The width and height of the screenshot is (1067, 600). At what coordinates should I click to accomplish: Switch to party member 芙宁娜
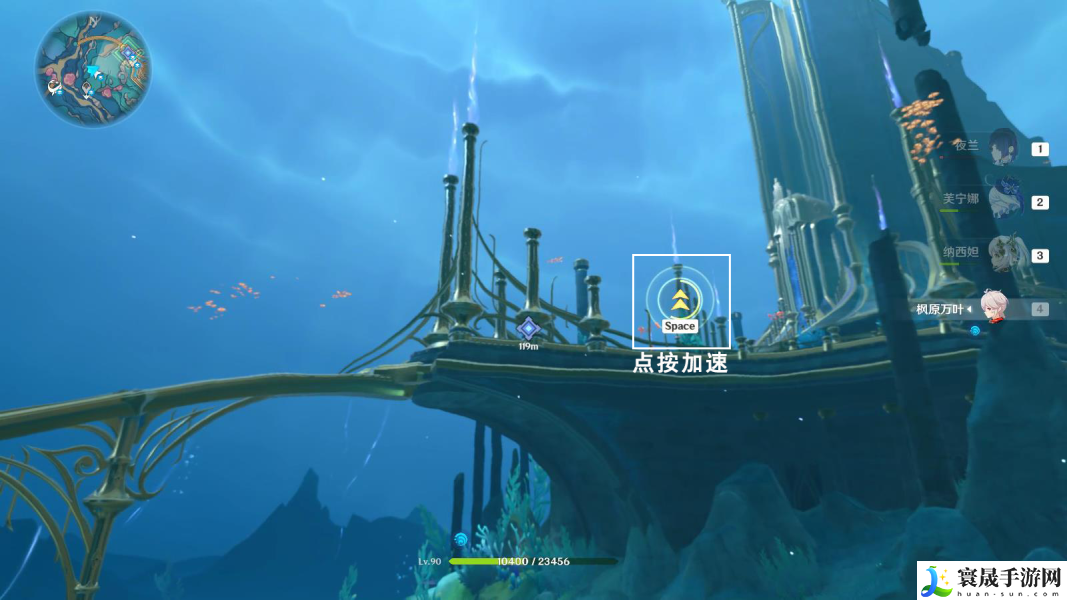coord(1003,201)
